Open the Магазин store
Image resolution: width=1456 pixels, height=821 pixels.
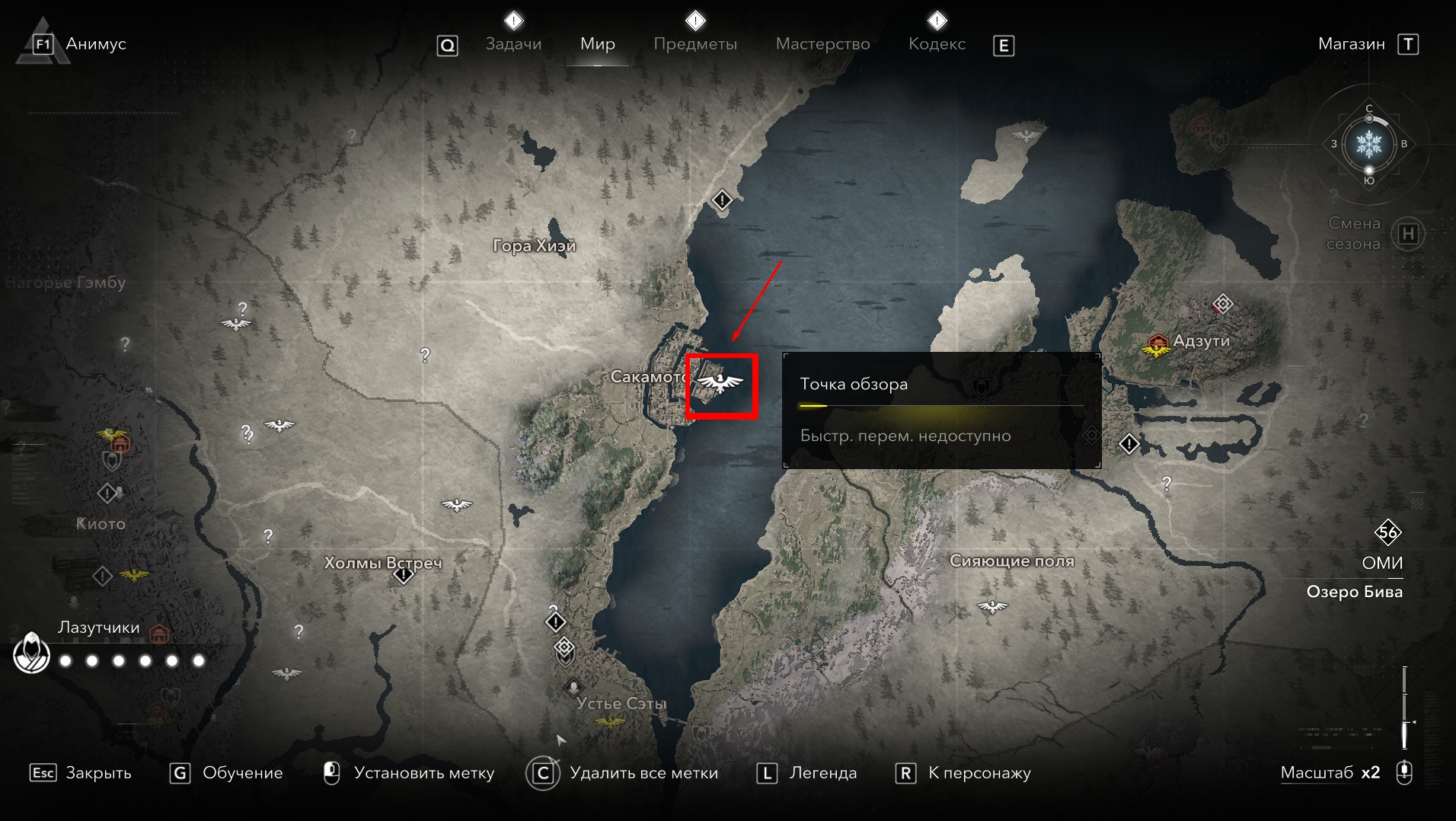tap(1351, 44)
